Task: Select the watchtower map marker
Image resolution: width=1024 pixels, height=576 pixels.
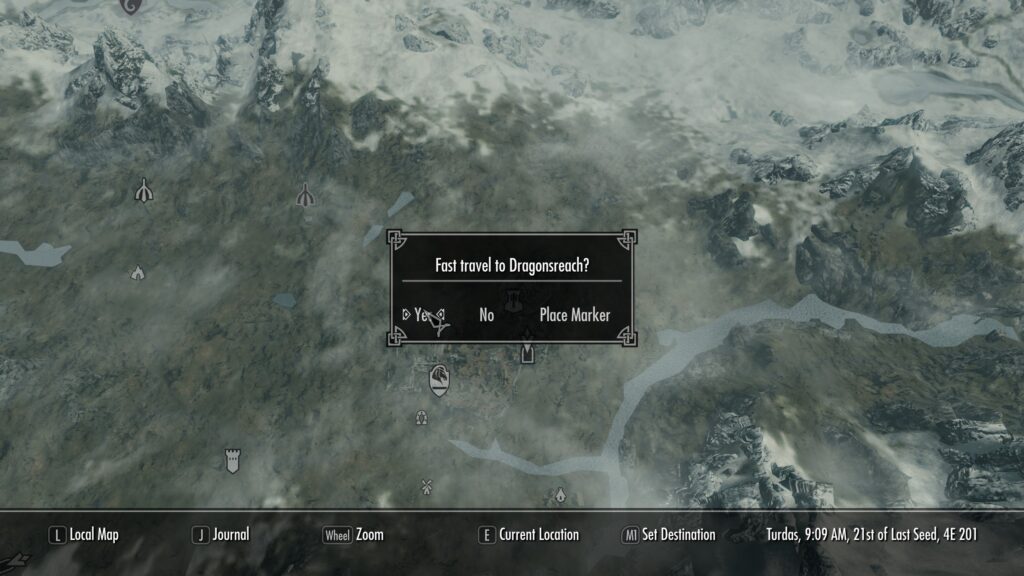Action: click(233, 460)
